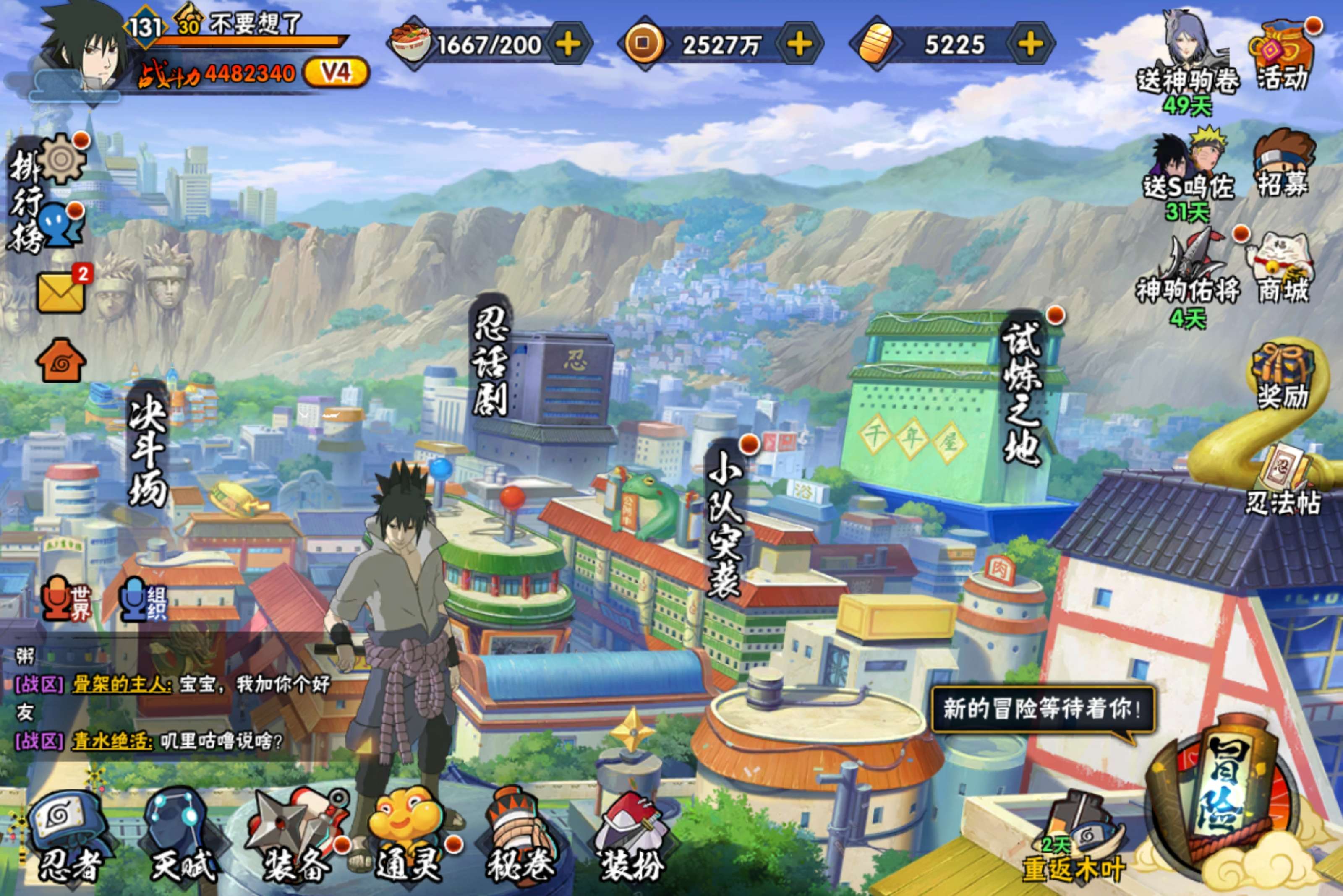Open the 装扮 costume menu
Screen dimensions: 1343x896
click(632, 840)
